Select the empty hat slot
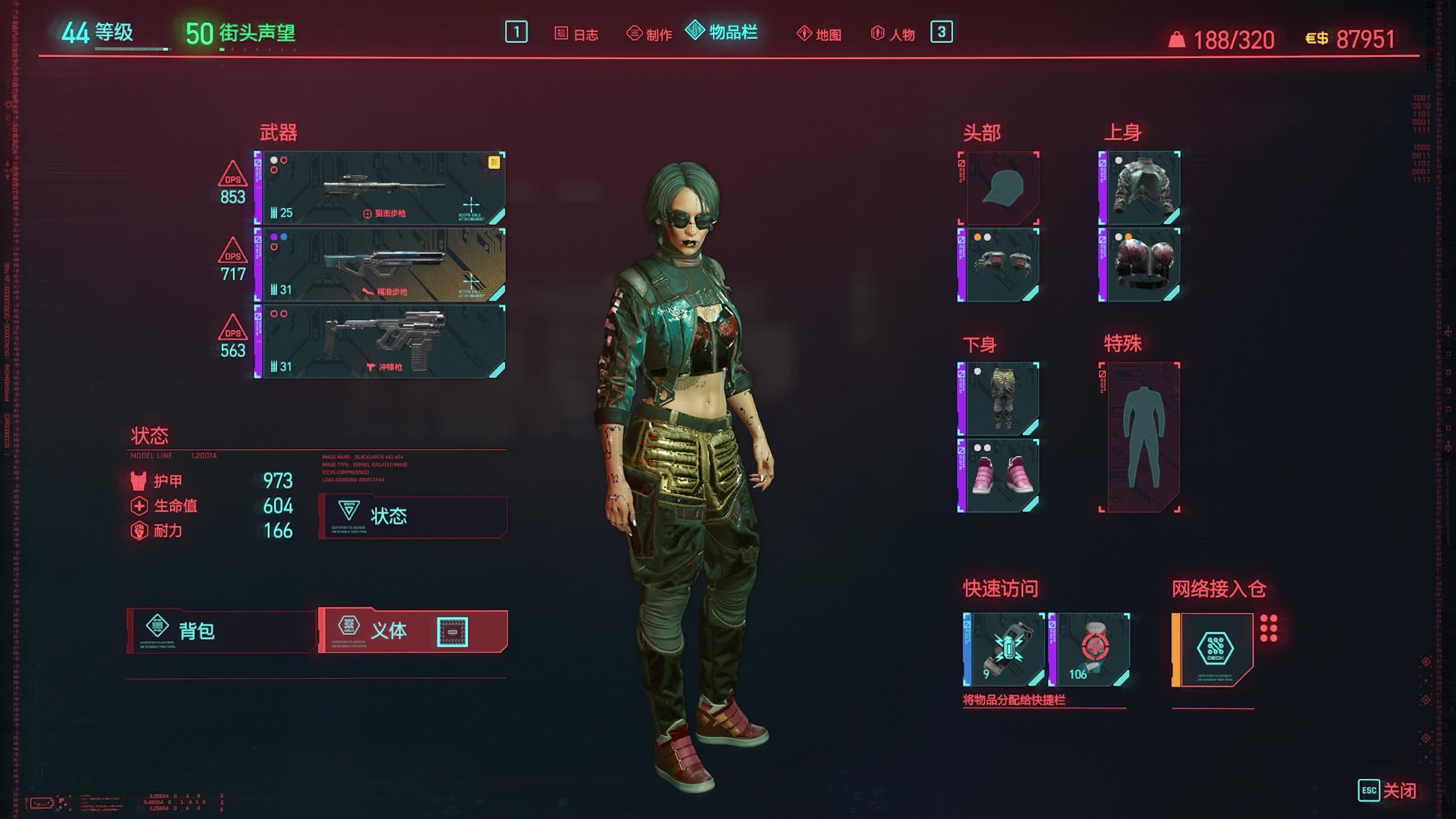Viewport: 1456px width, 819px height. pyautogui.click(x=999, y=188)
